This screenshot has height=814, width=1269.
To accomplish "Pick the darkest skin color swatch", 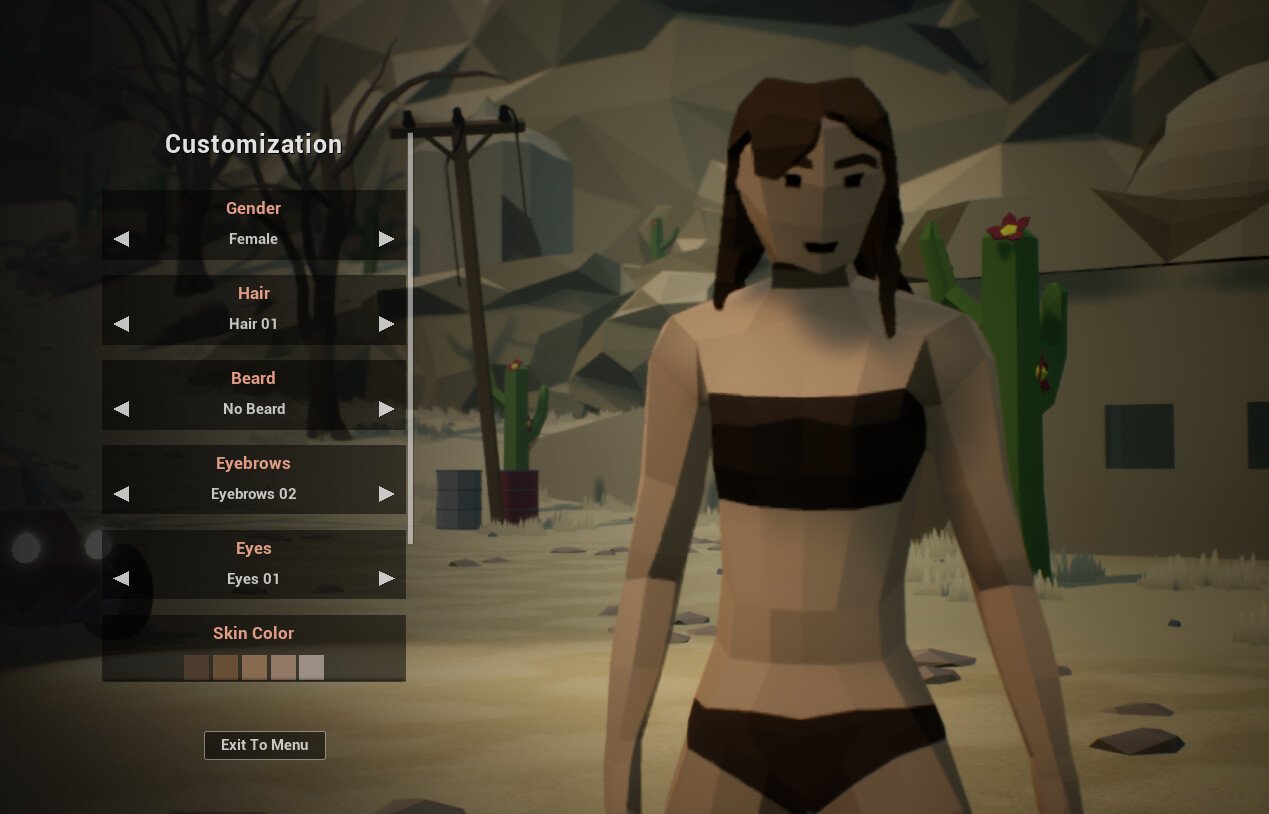I will point(197,667).
